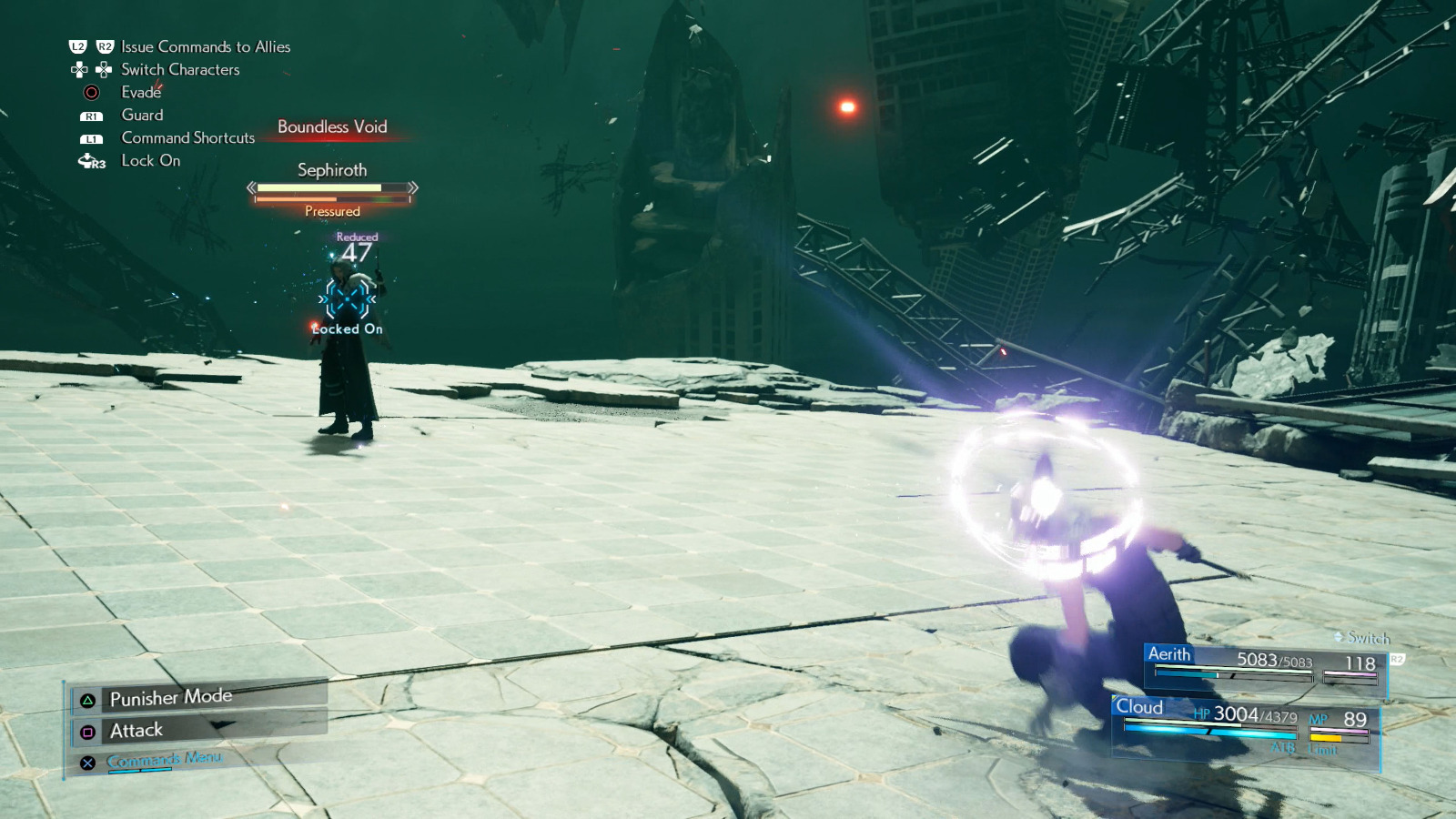This screenshot has width=1456, height=819.
Task: Click the left chevron on Sephiroth's health bar
Action: (x=251, y=189)
